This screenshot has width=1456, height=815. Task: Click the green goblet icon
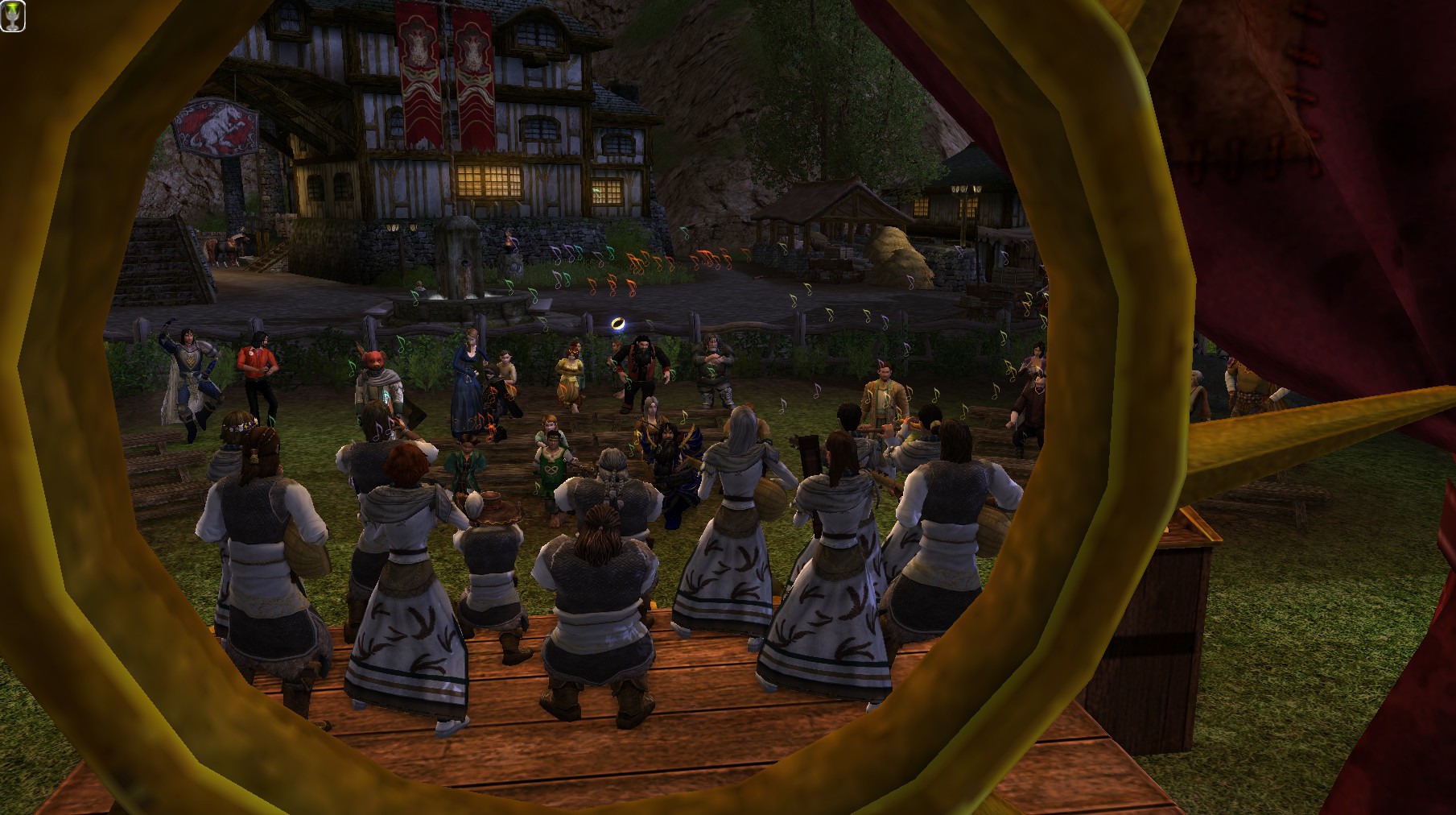14,16
